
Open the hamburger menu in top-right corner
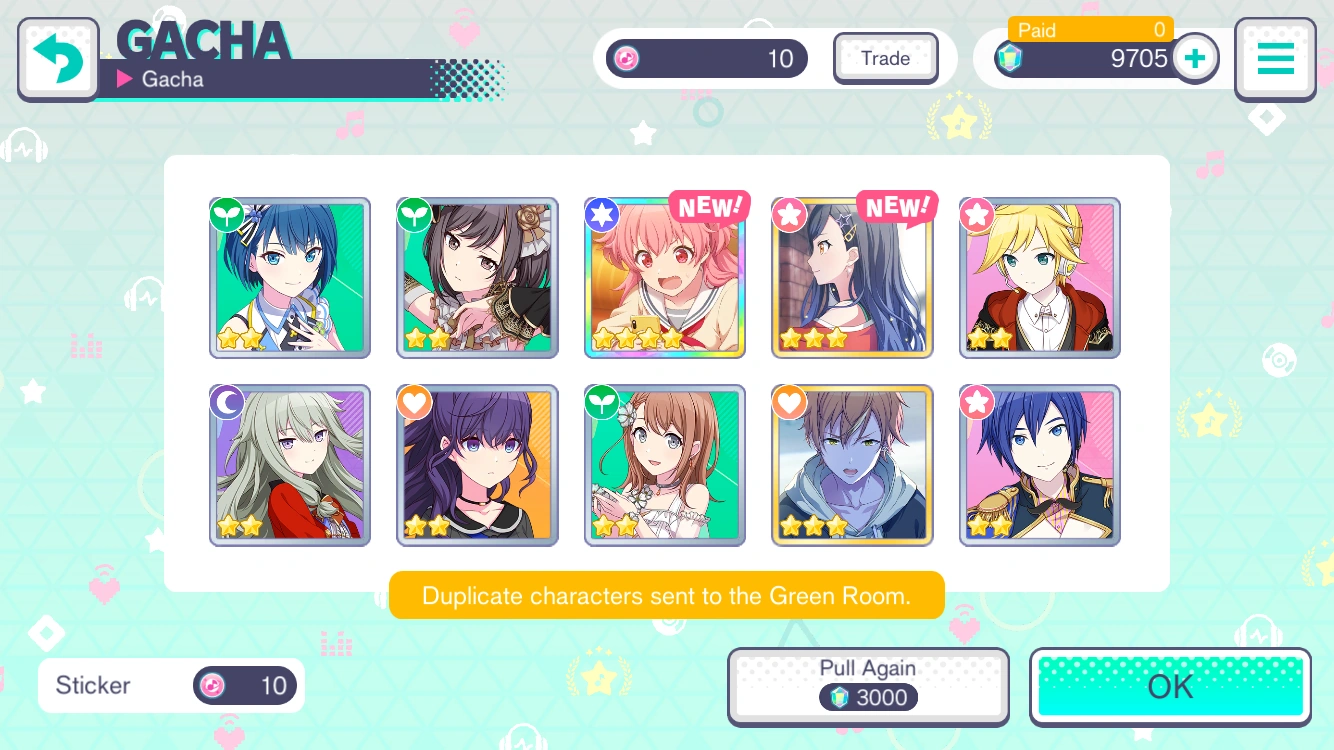pos(1275,58)
